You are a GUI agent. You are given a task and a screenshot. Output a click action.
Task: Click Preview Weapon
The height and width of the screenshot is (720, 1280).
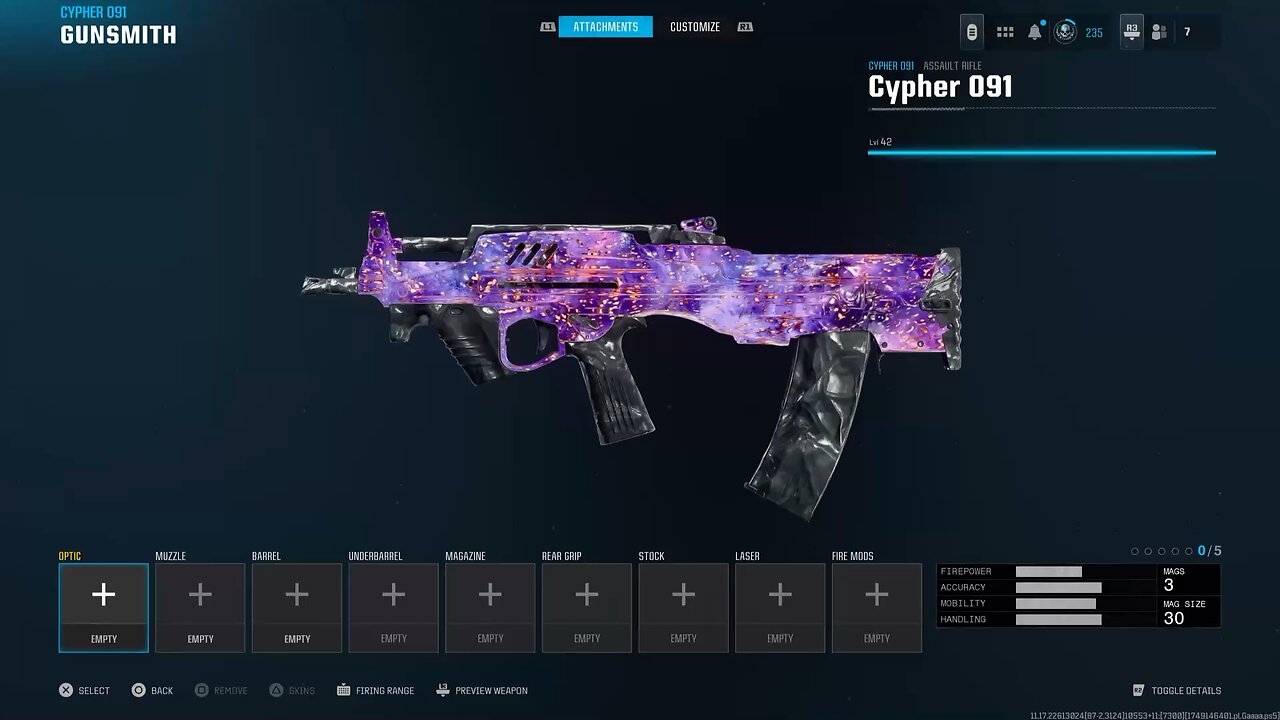coord(482,690)
